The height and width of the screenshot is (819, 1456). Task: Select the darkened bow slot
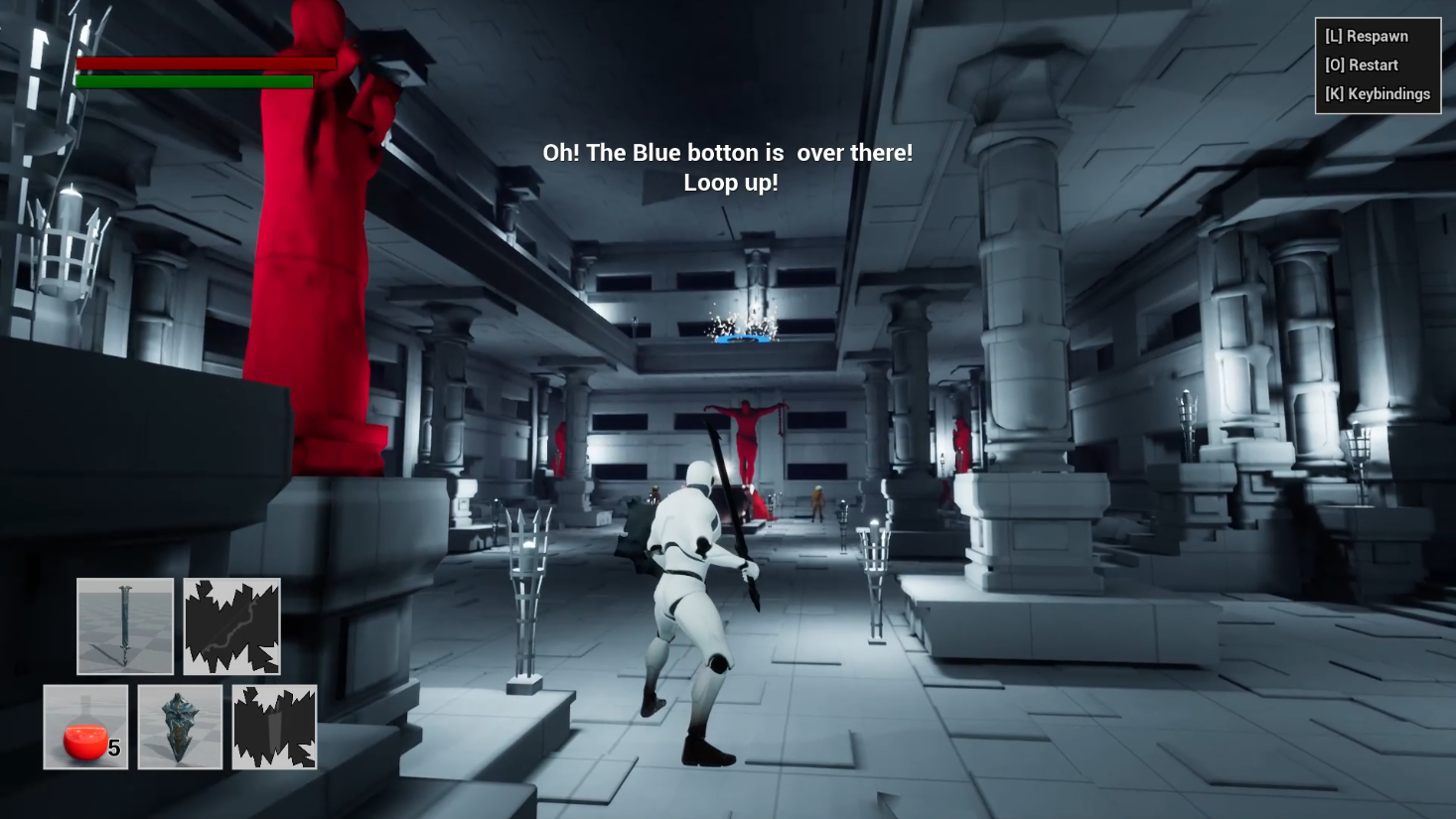click(231, 626)
